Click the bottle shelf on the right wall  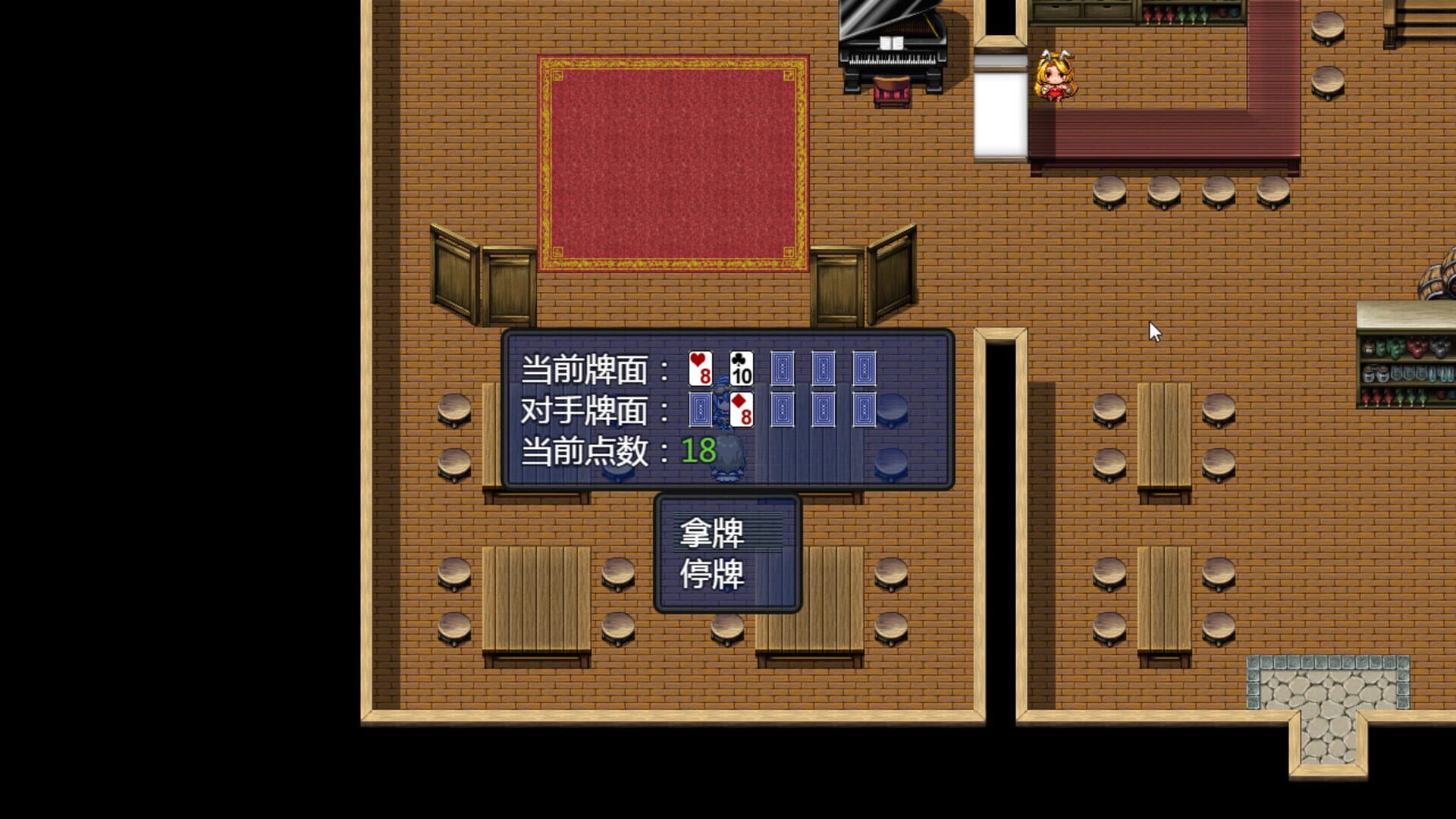[1407, 372]
